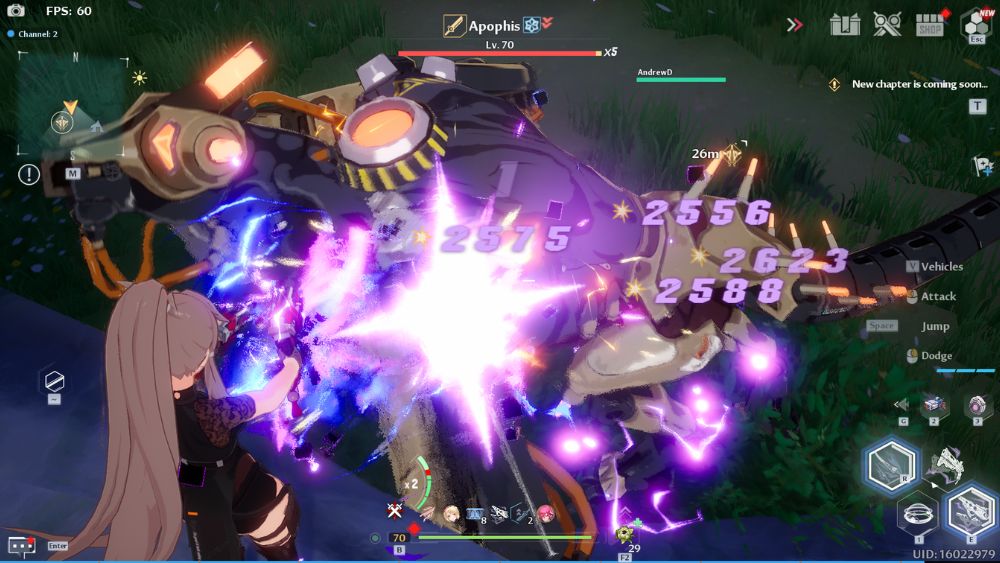
Task: Use the relic item in slot 2
Action: tap(935, 404)
